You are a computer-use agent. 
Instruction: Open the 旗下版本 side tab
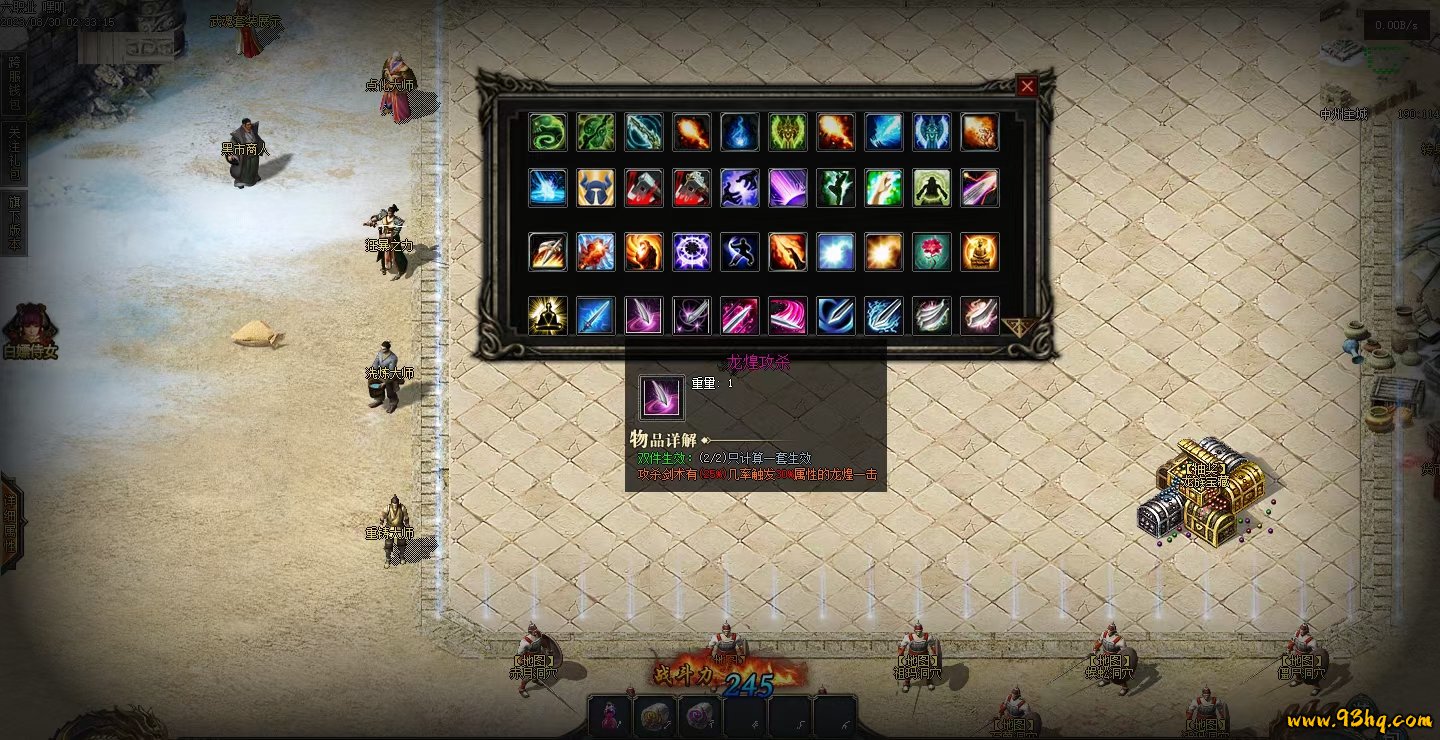[14, 223]
